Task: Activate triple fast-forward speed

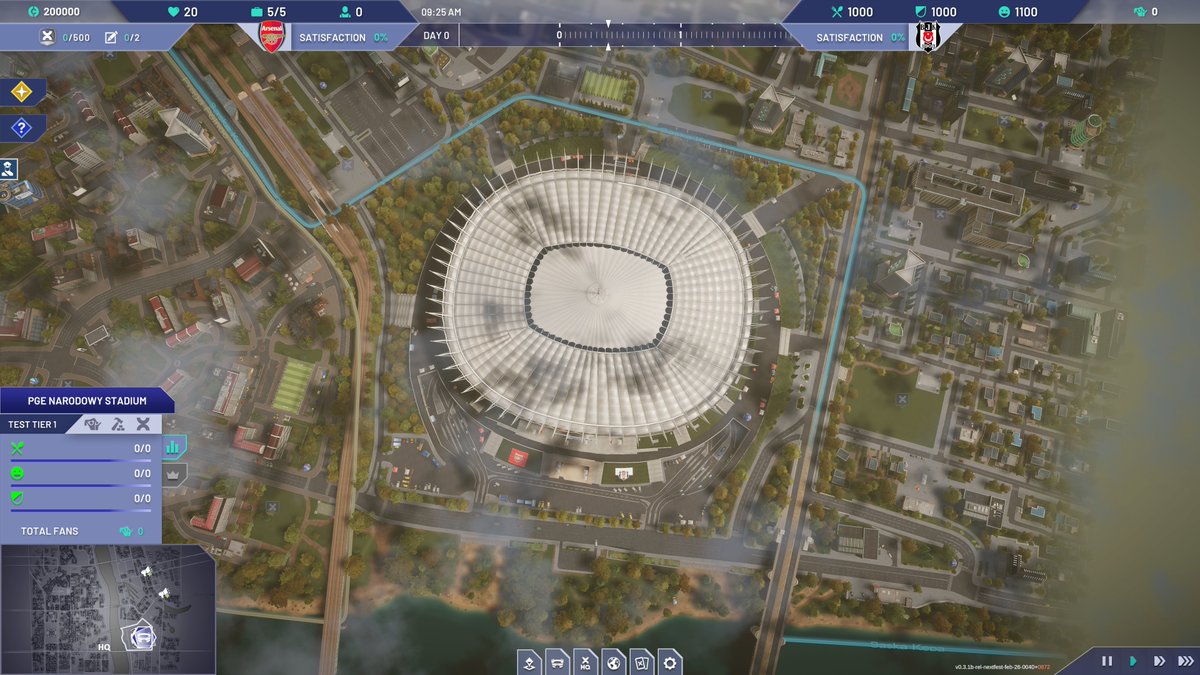Action: pyautogui.click(x=1185, y=661)
